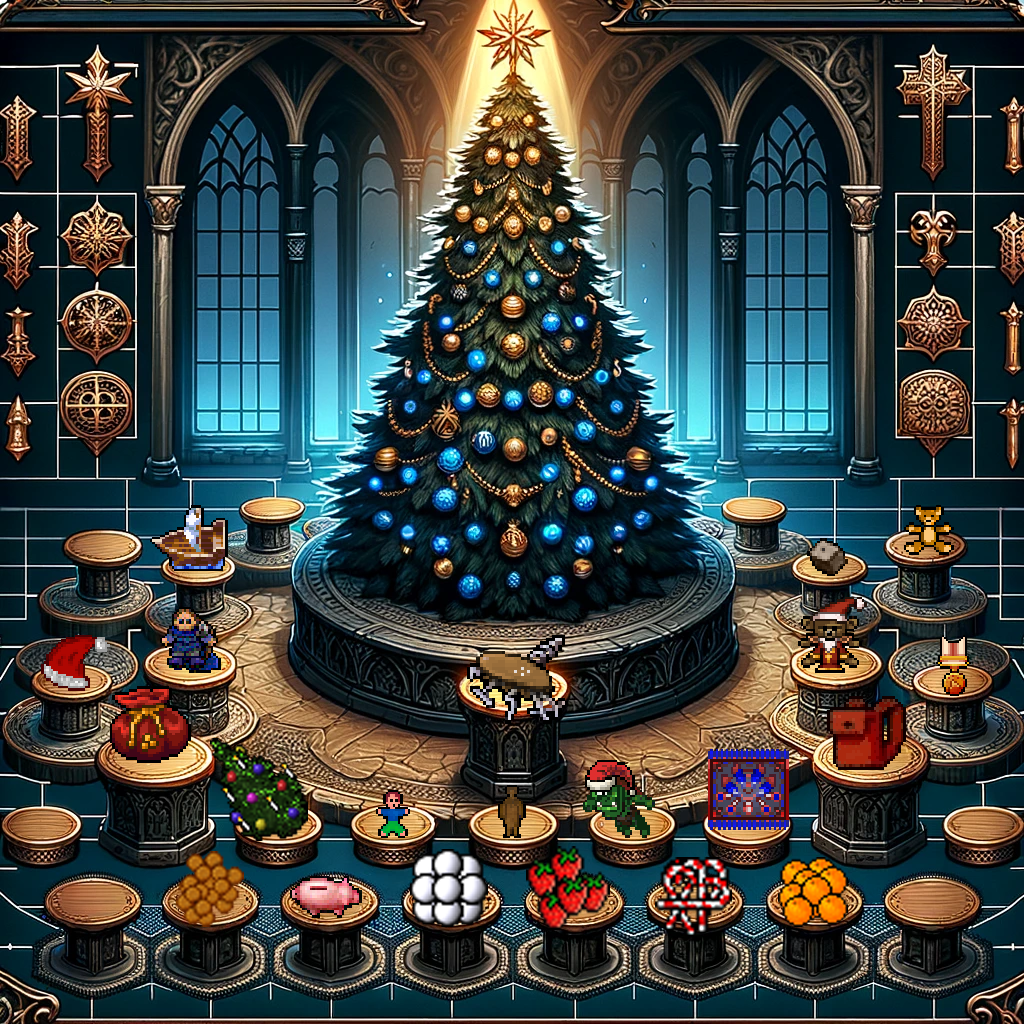Choose the beetle on the center pedestal
1024x1024 pixels.
517,670
